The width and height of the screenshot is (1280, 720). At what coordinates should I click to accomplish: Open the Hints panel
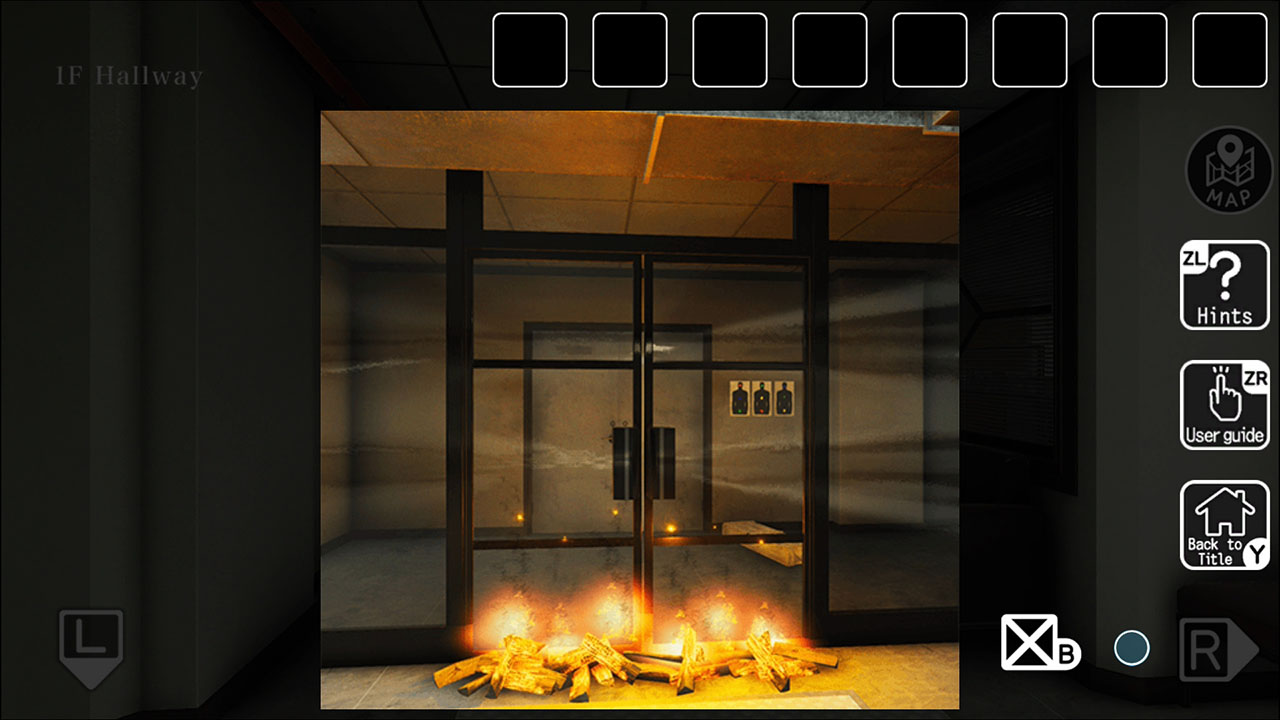click(x=1224, y=286)
